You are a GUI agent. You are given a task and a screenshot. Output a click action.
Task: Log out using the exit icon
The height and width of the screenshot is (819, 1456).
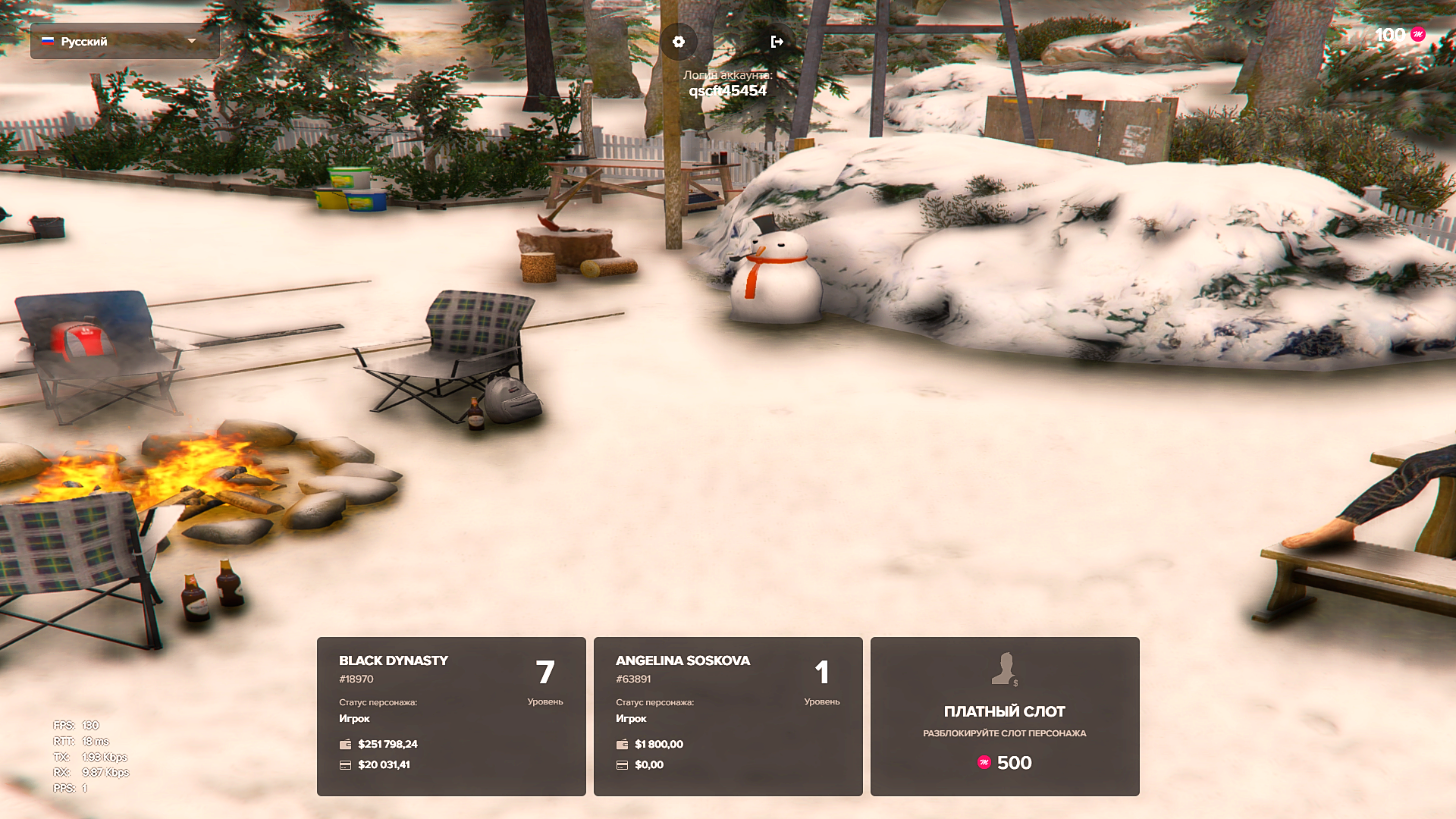(777, 42)
